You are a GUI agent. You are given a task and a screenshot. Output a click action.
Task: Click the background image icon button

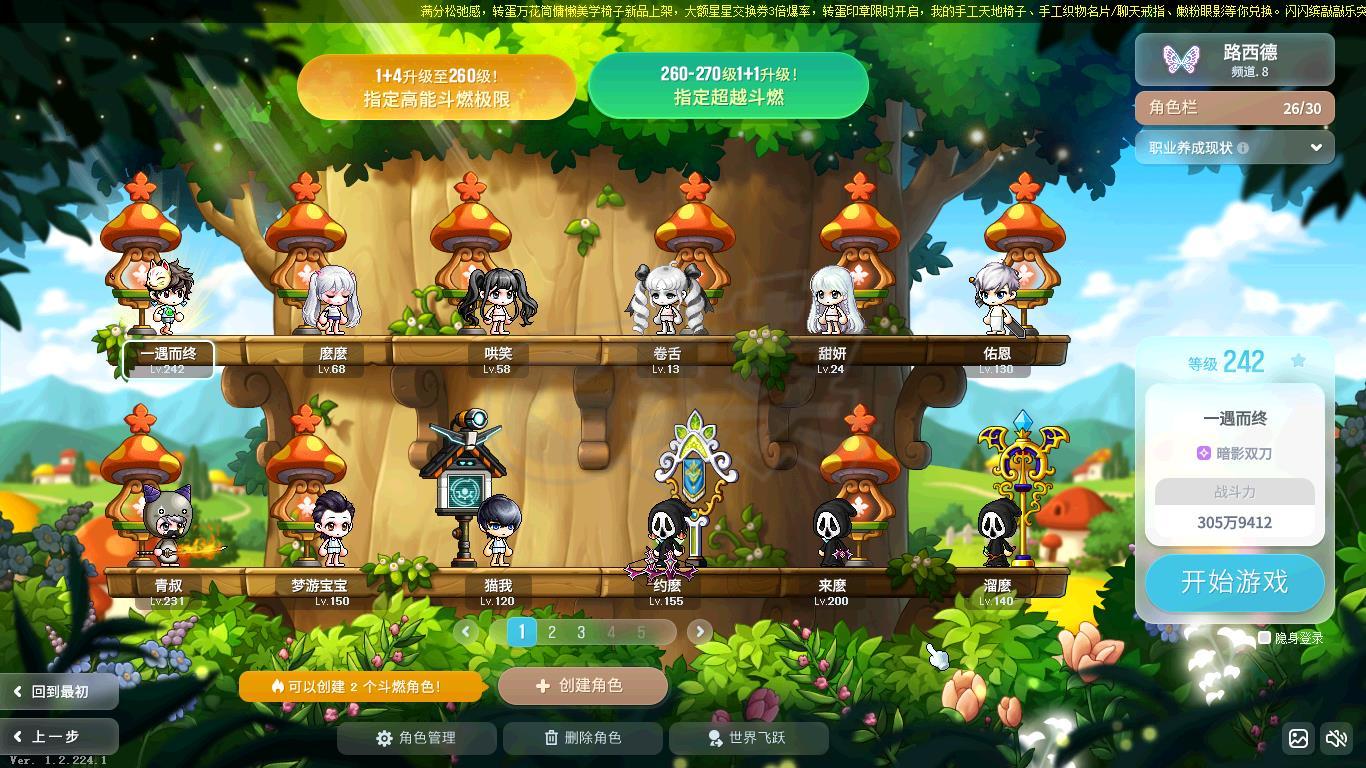tap(1298, 738)
